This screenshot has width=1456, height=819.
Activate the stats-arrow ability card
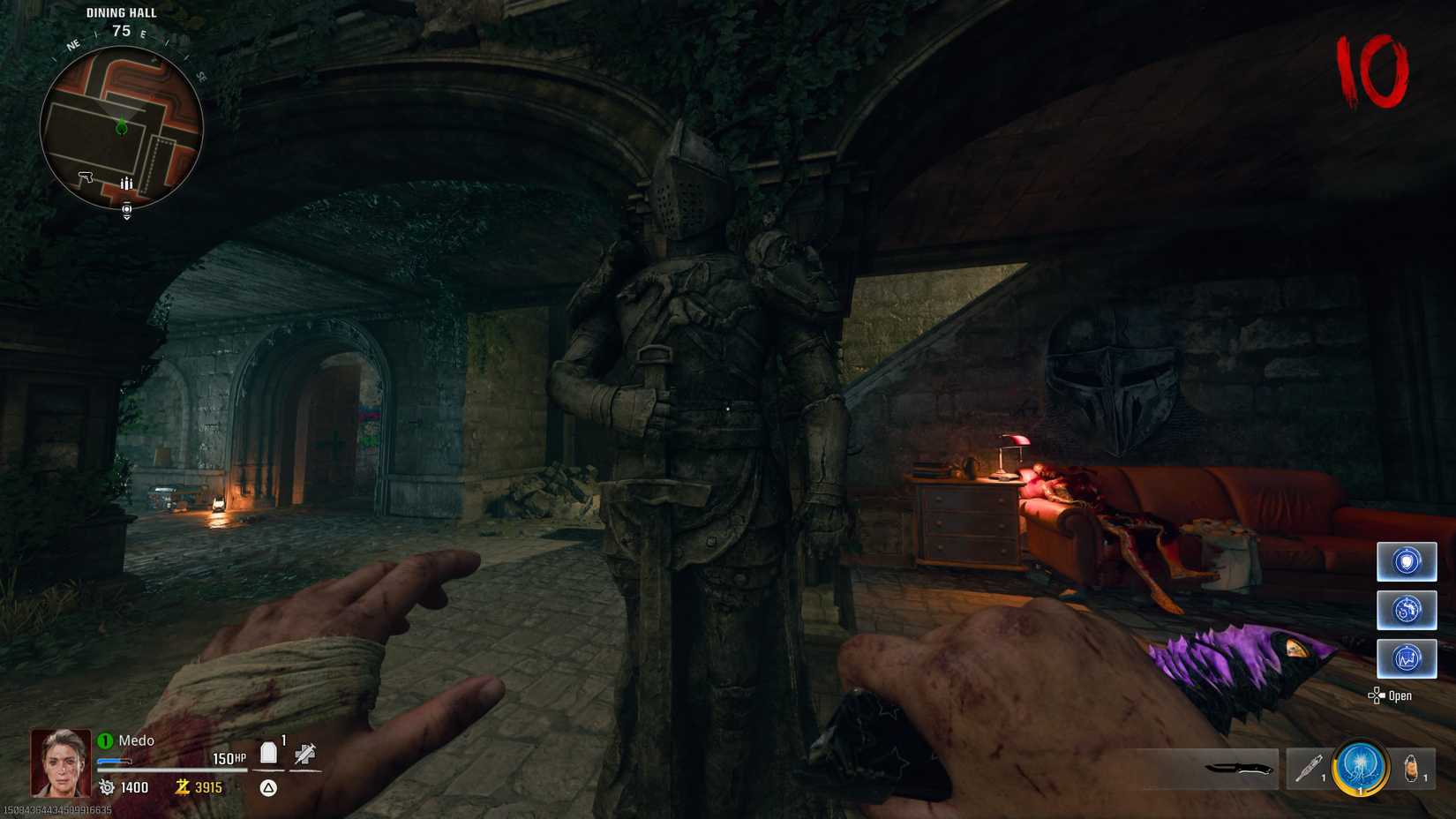[1407, 658]
